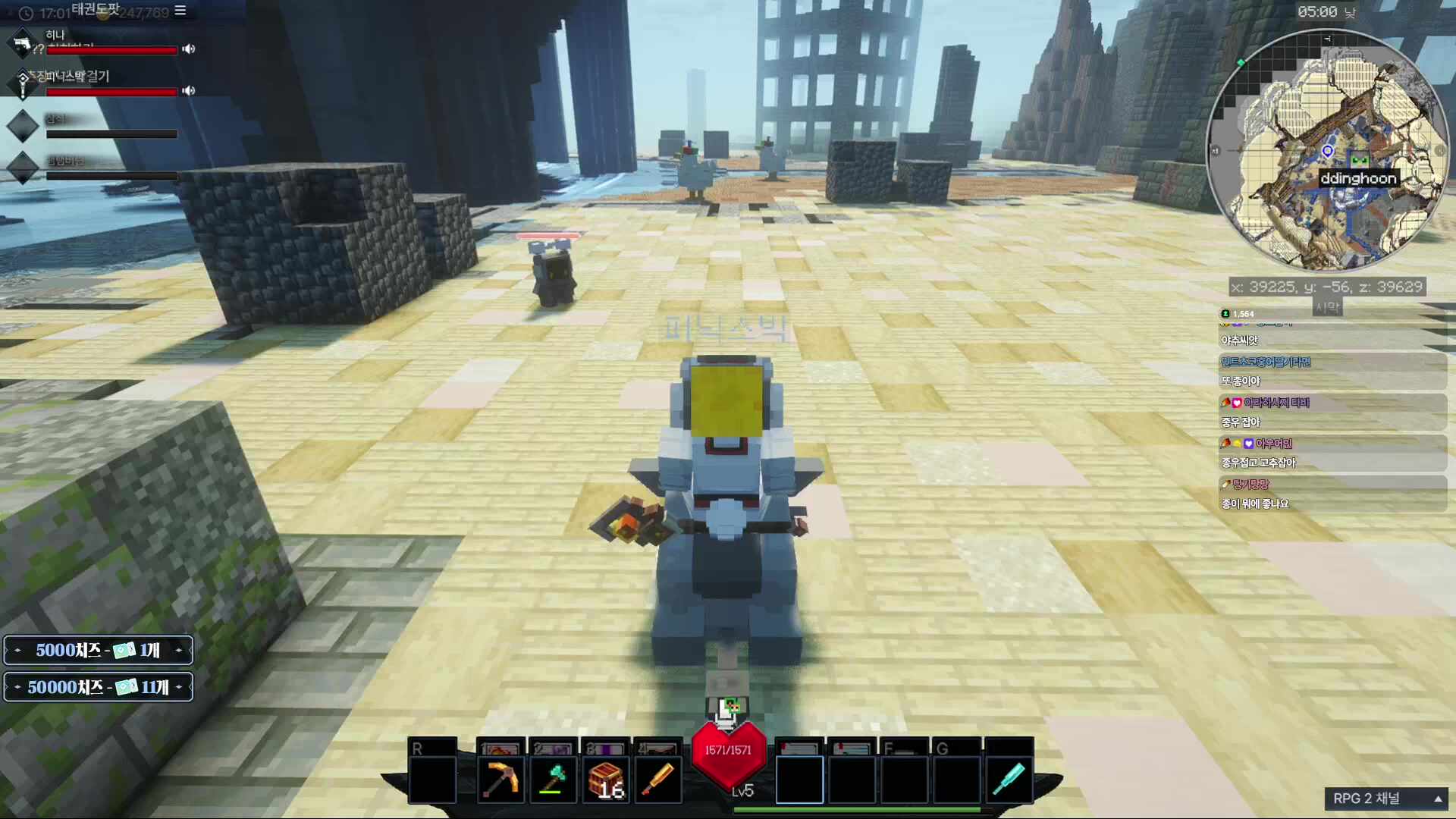Select the golden pickaxe hotbar slot

click(x=500, y=779)
